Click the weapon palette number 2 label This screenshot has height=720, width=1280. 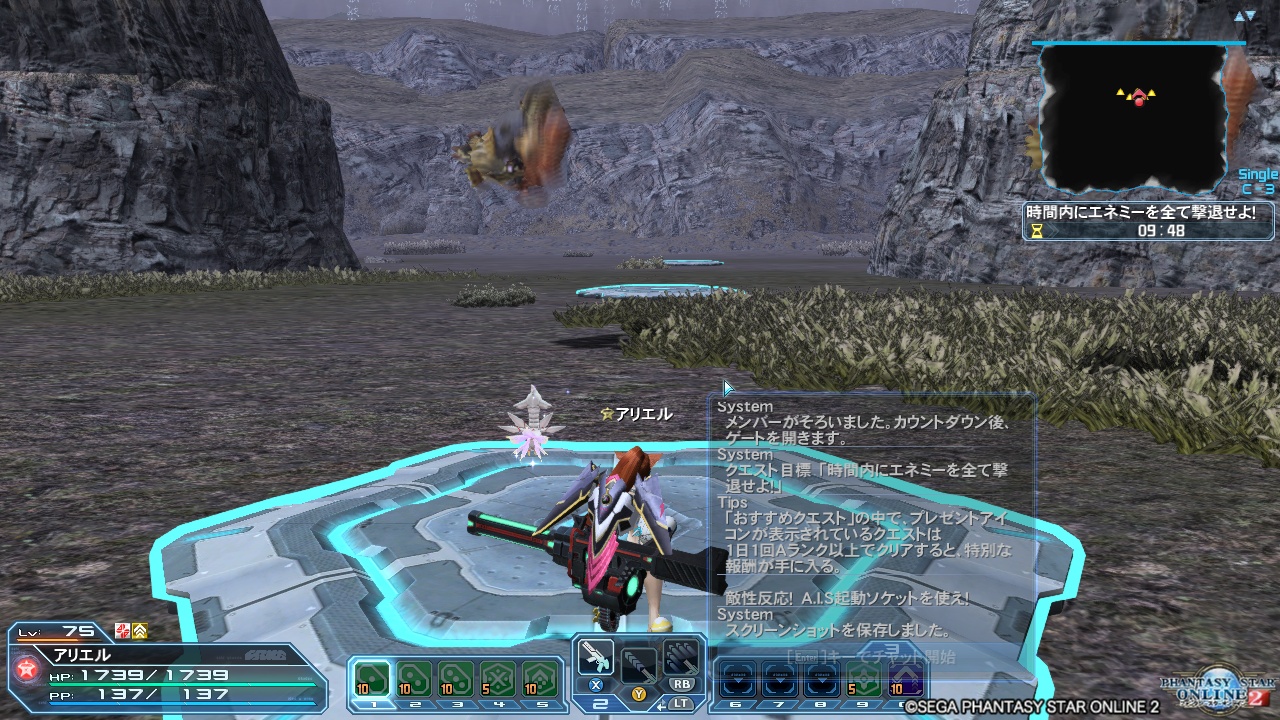coord(600,705)
